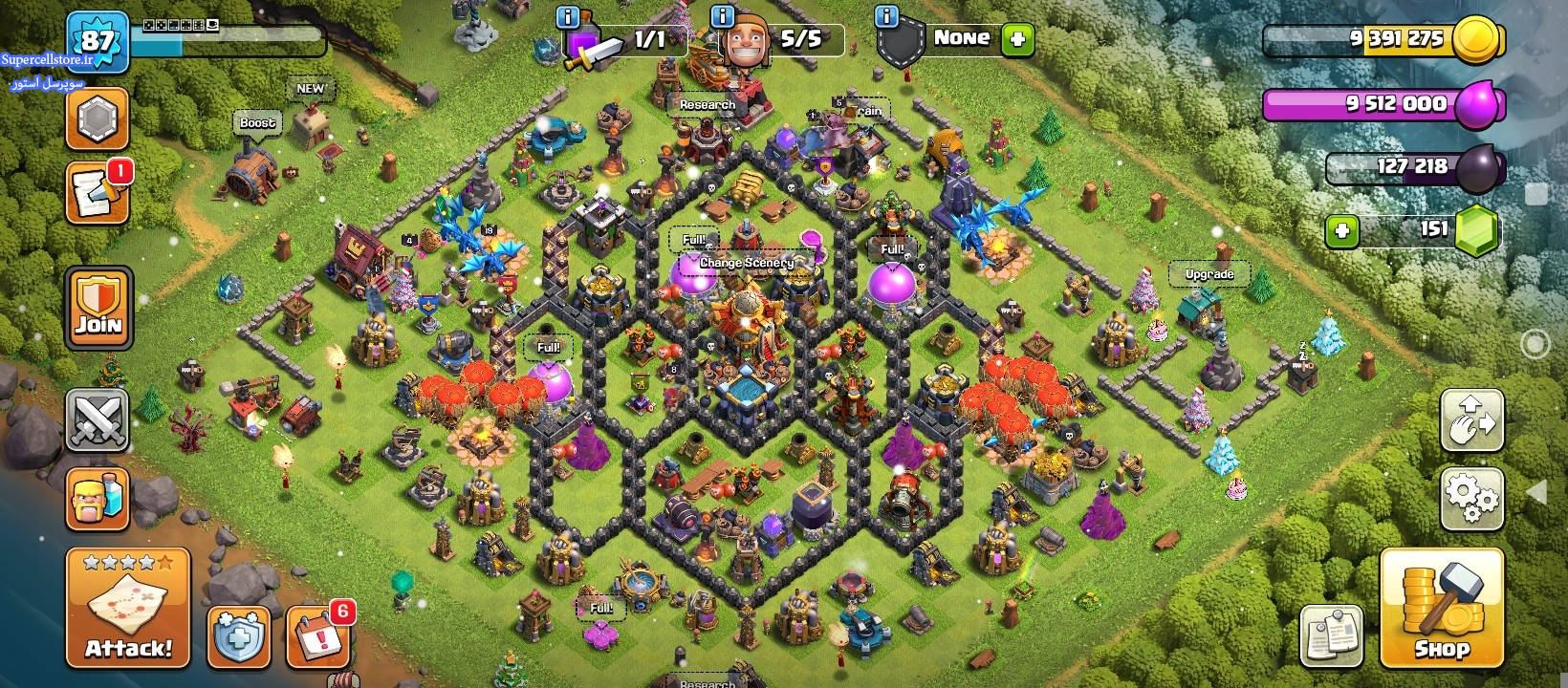View player profile level 87 badge

coord(98,41)
